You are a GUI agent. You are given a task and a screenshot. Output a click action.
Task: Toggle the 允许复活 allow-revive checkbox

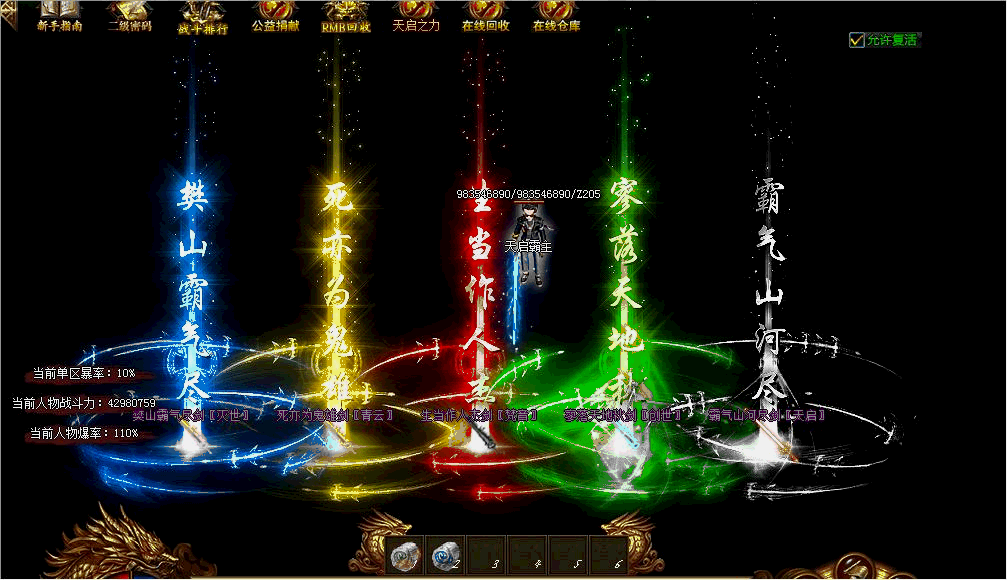point(857,40)
